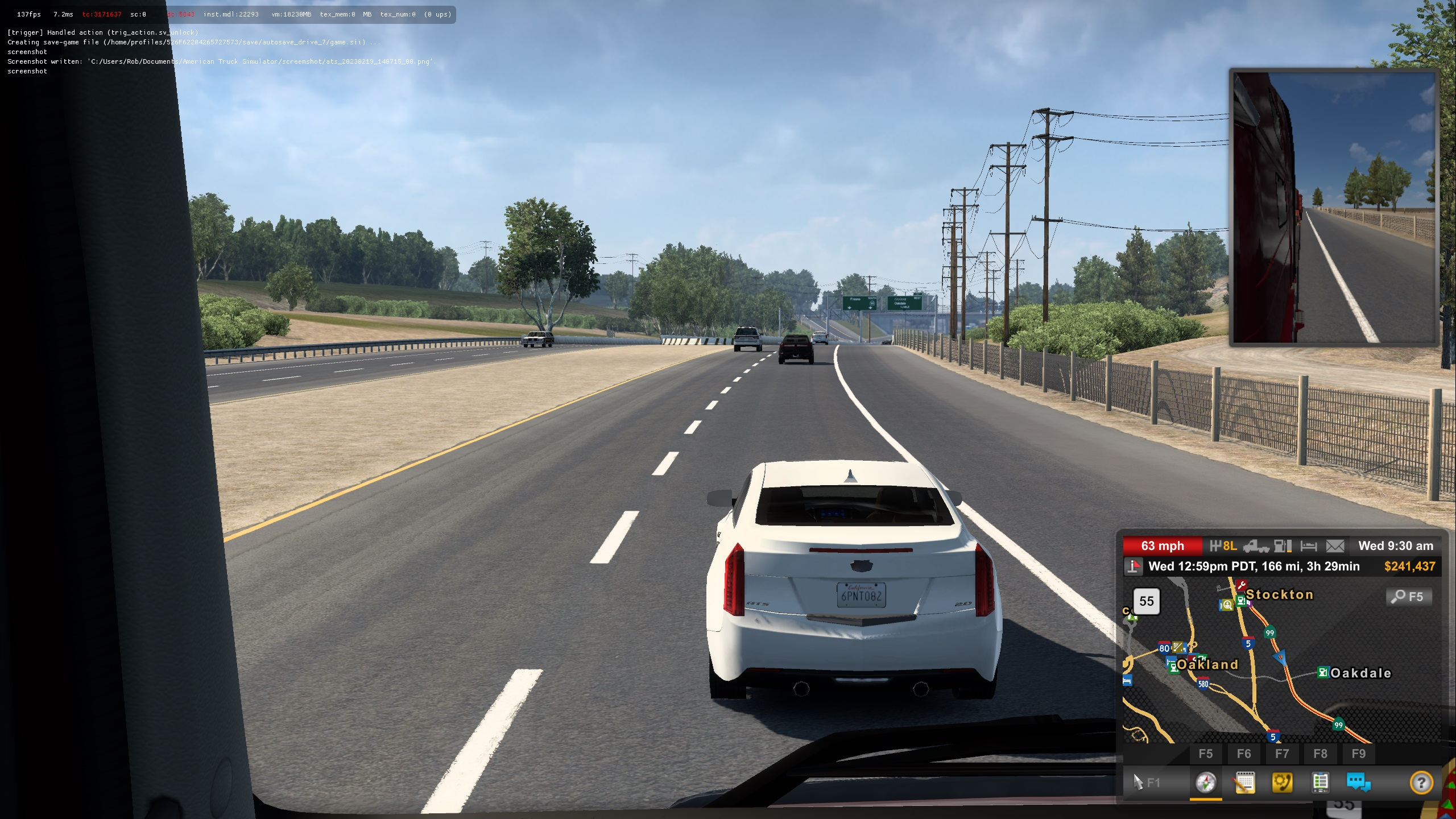
Task: Open the navigation compass tab
Action: tap(1205, 783)
